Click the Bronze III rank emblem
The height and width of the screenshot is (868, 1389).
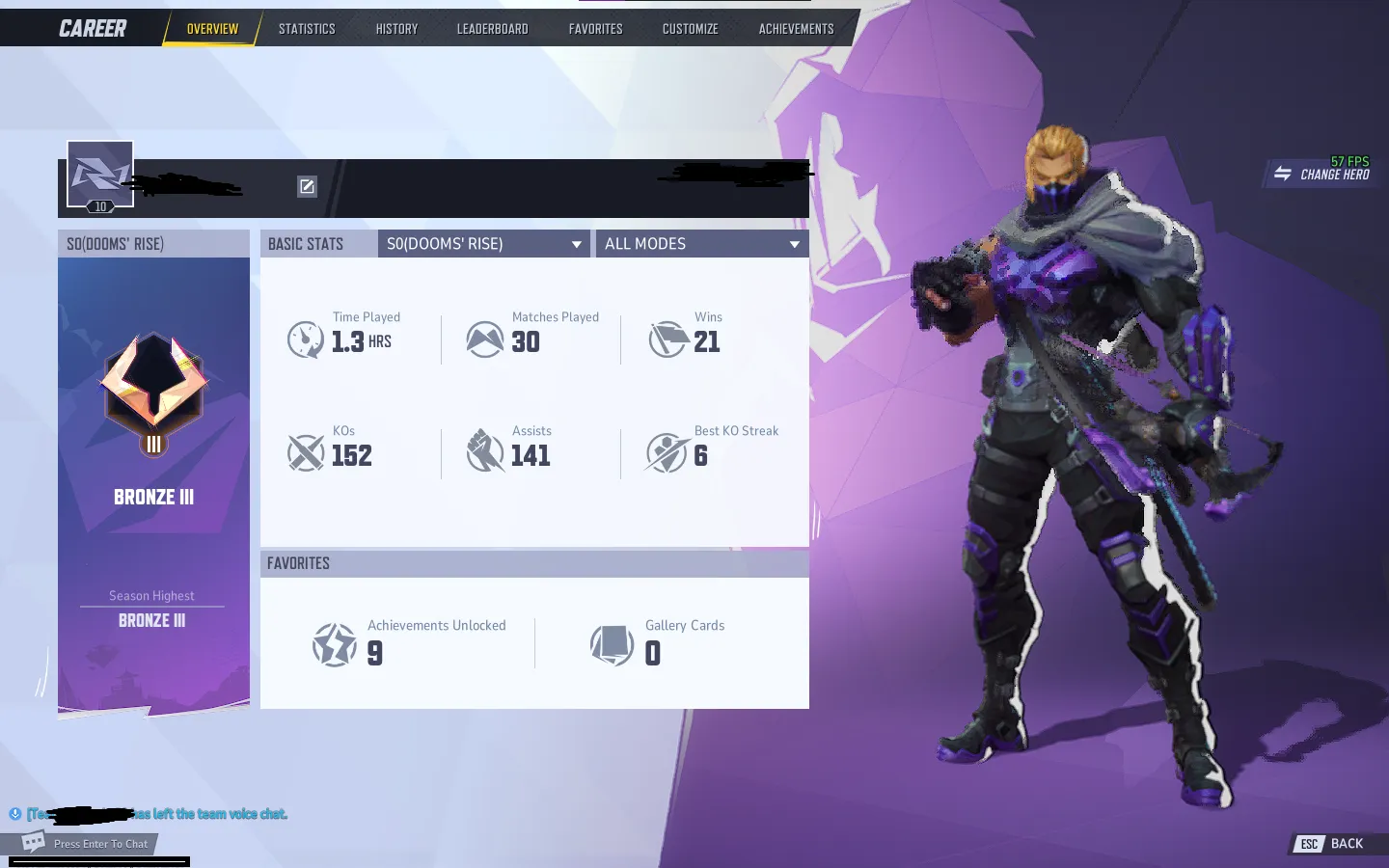tap(152, 391)
